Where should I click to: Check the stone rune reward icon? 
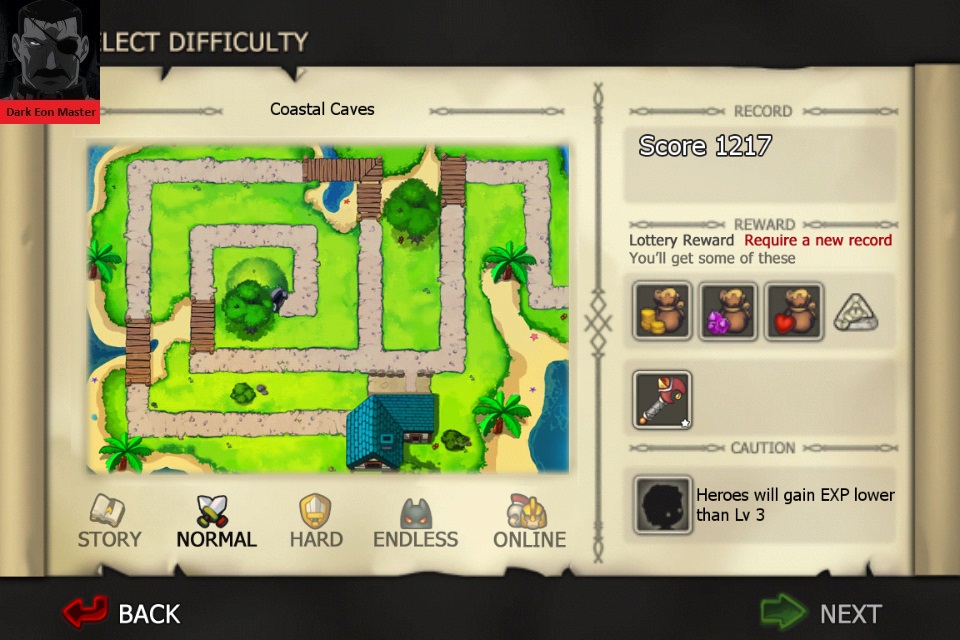click(x=855, y=312)
